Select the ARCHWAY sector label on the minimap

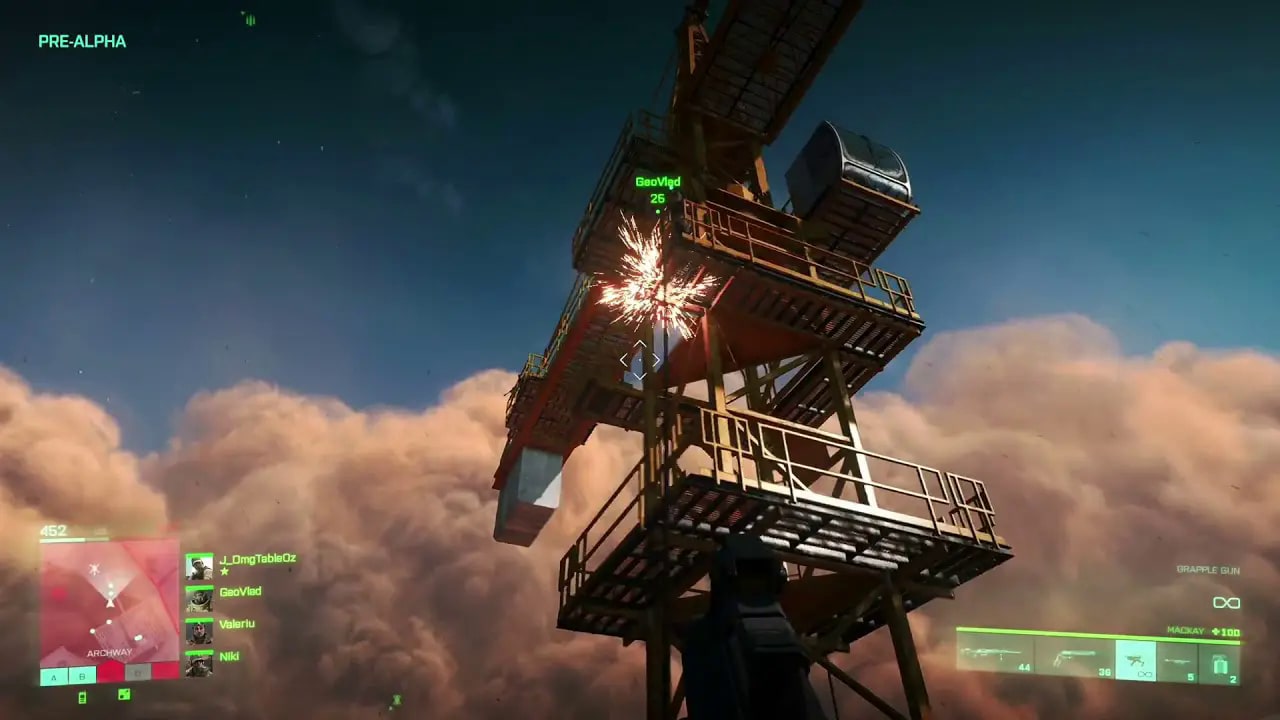(110, 652)
